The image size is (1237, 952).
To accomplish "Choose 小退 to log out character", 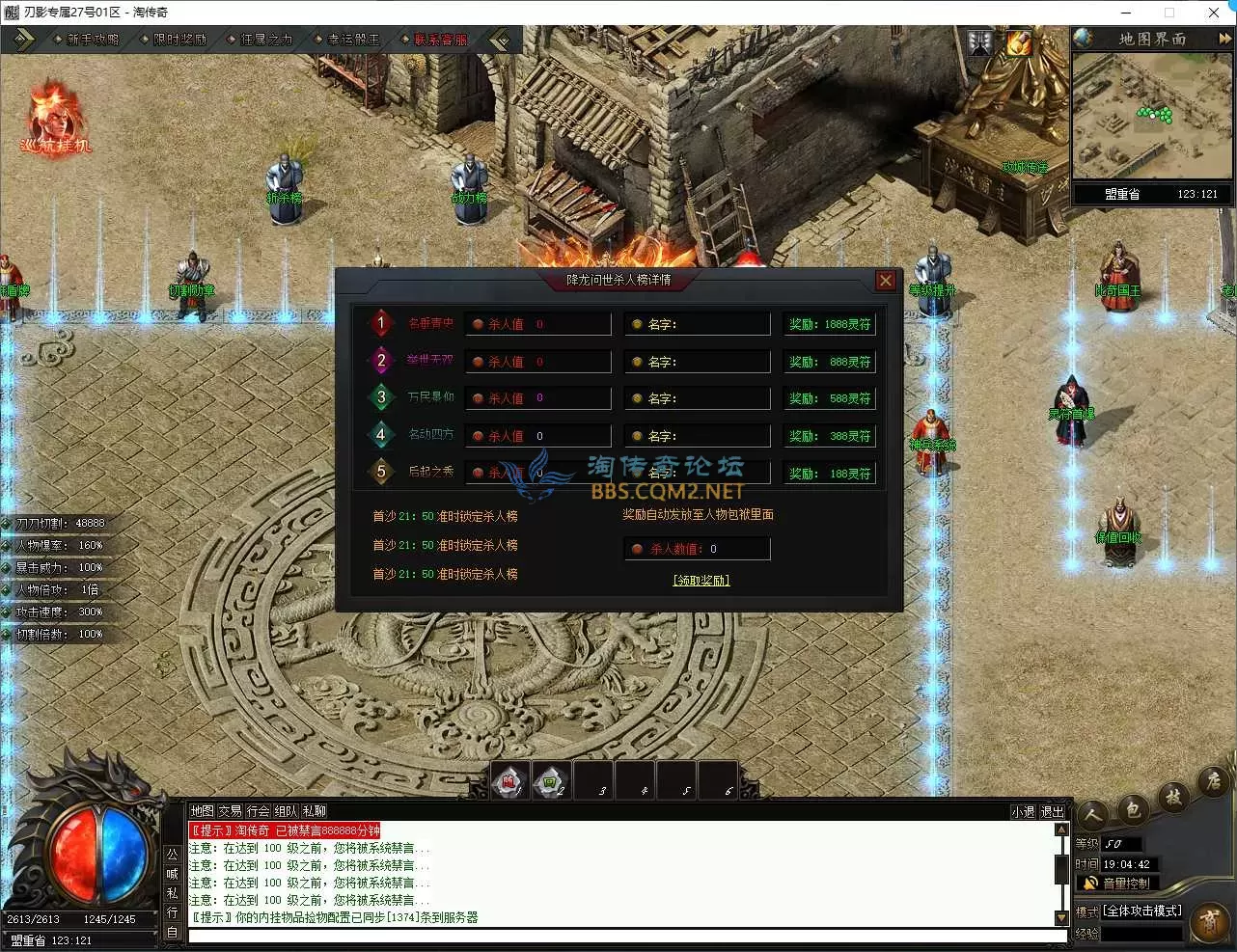I will tap(1023, 812).
